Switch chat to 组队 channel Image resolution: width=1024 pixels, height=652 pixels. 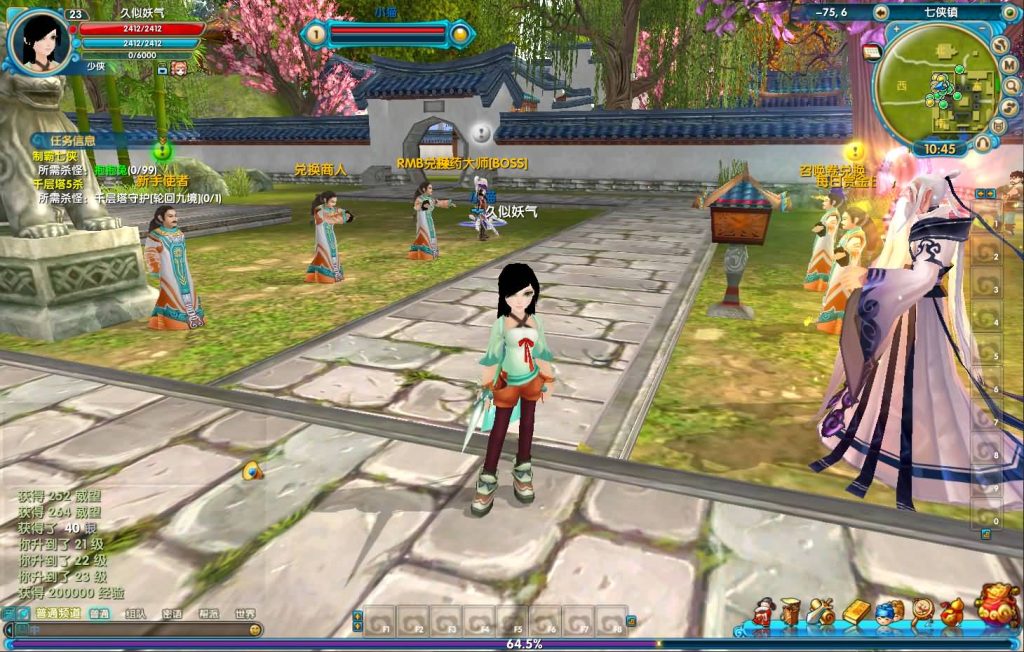(136, 614)
